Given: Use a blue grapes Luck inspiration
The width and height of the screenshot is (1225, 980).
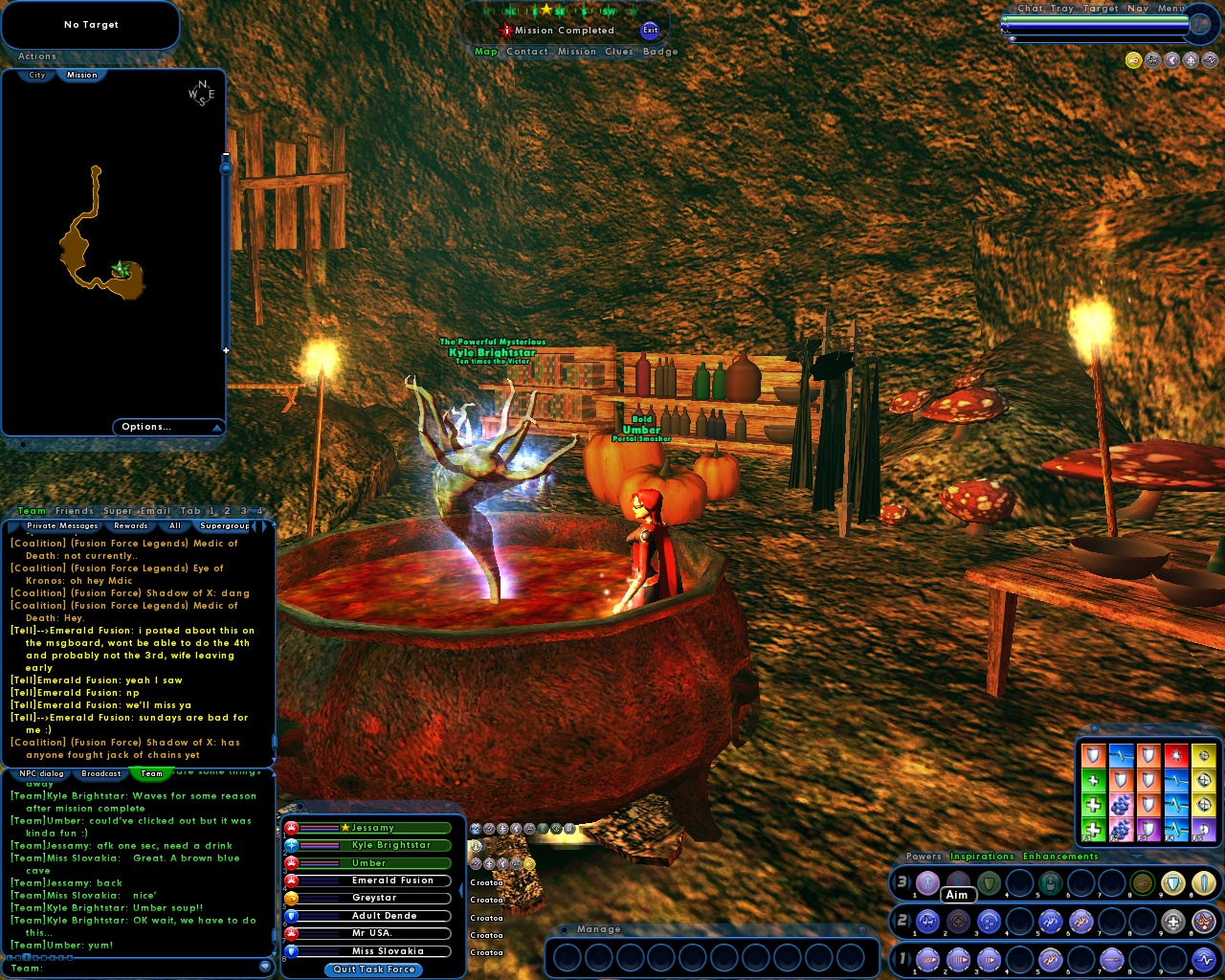Looking at the screenshot, I should pos(1122,803).
